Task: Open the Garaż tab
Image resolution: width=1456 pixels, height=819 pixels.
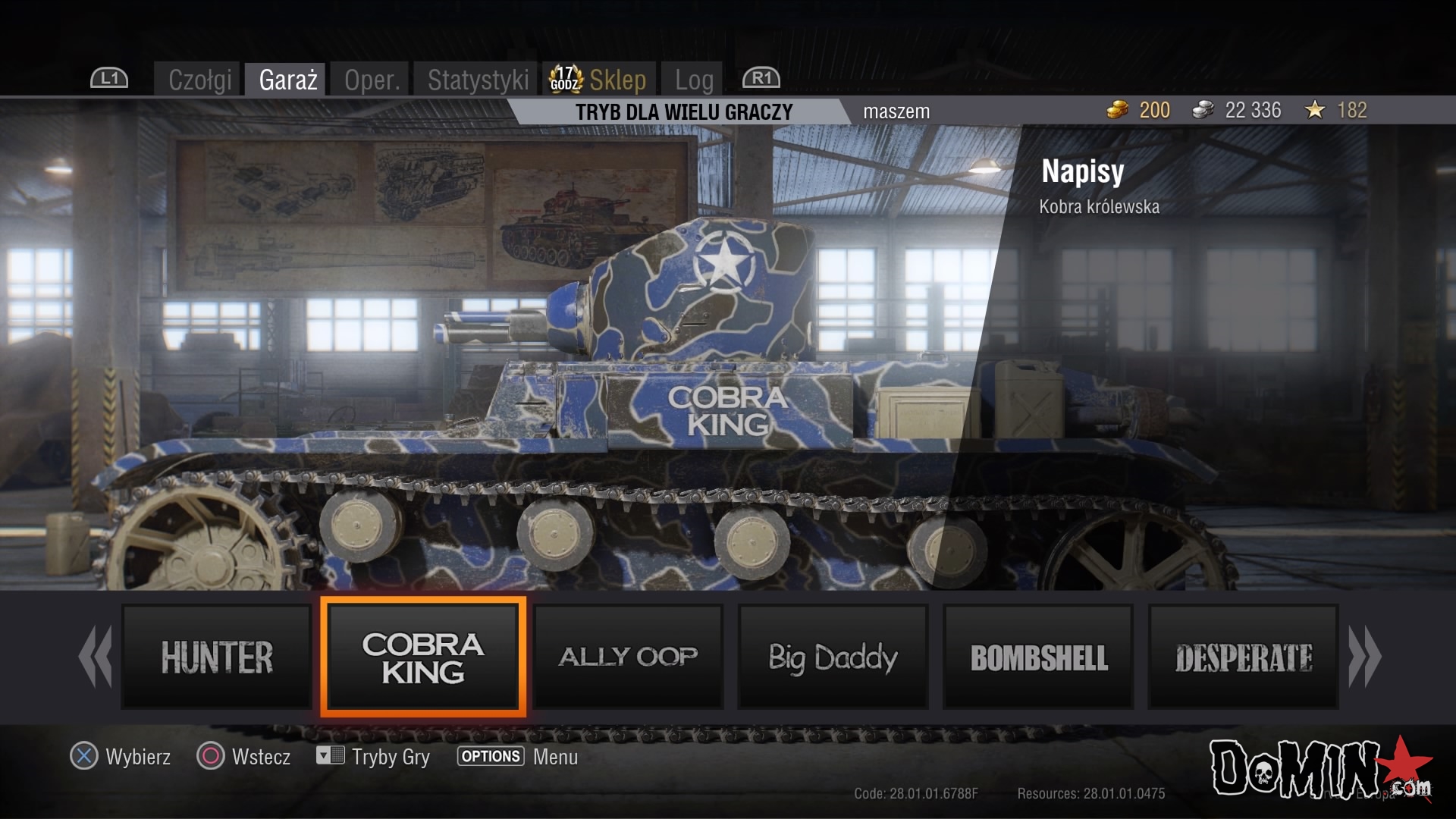Action: (287, 80)
